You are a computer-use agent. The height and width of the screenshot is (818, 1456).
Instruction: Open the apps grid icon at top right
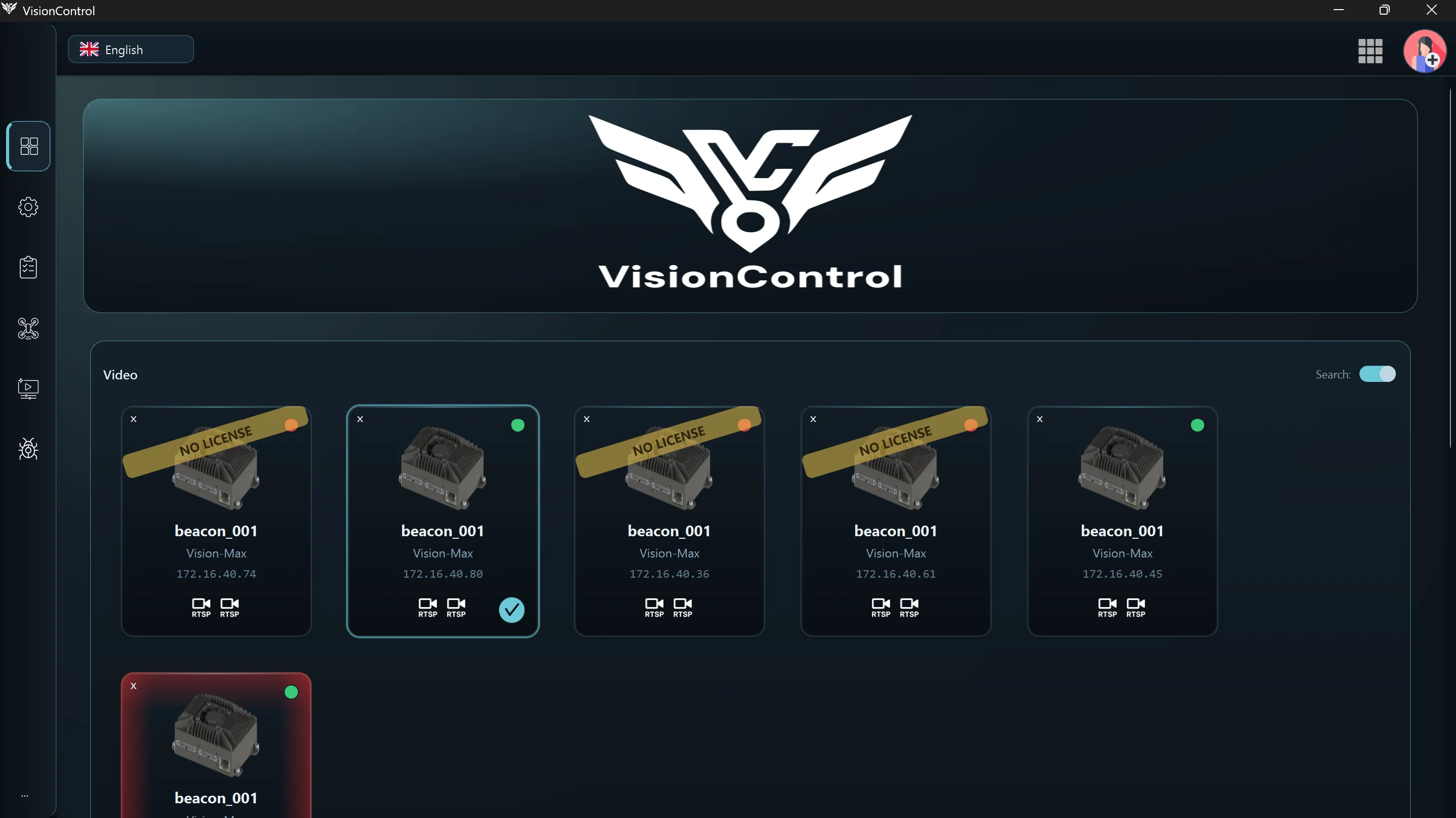(1370, 51)
